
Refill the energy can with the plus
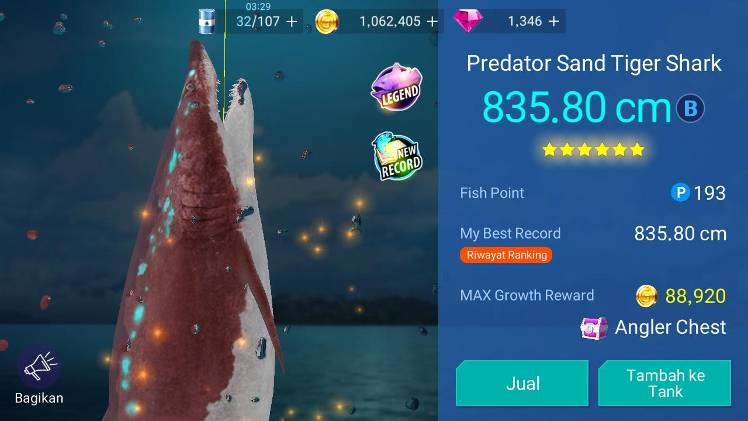pos(292,20)
